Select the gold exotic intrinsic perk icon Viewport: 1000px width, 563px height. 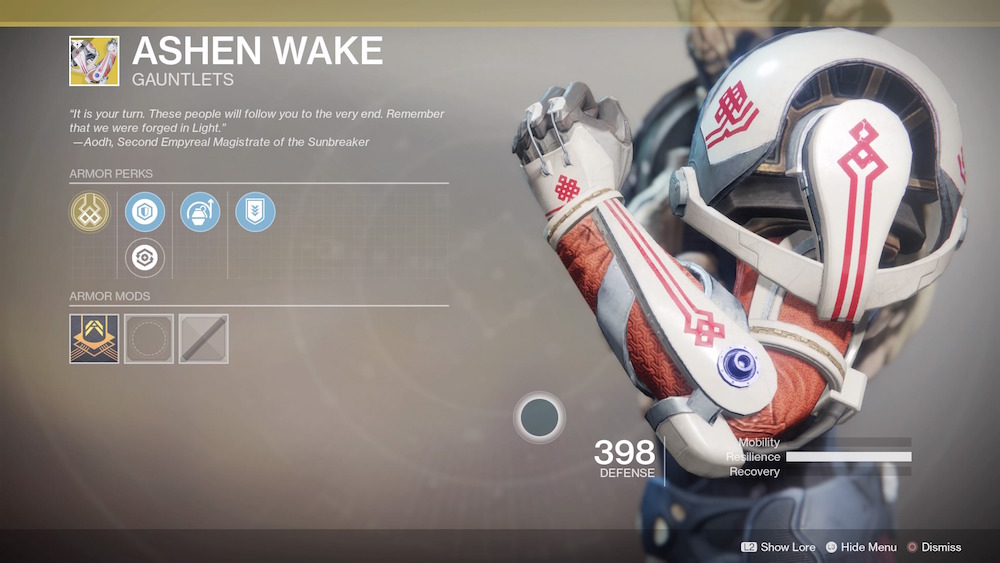pyautogui.click(x=89, y=212)
